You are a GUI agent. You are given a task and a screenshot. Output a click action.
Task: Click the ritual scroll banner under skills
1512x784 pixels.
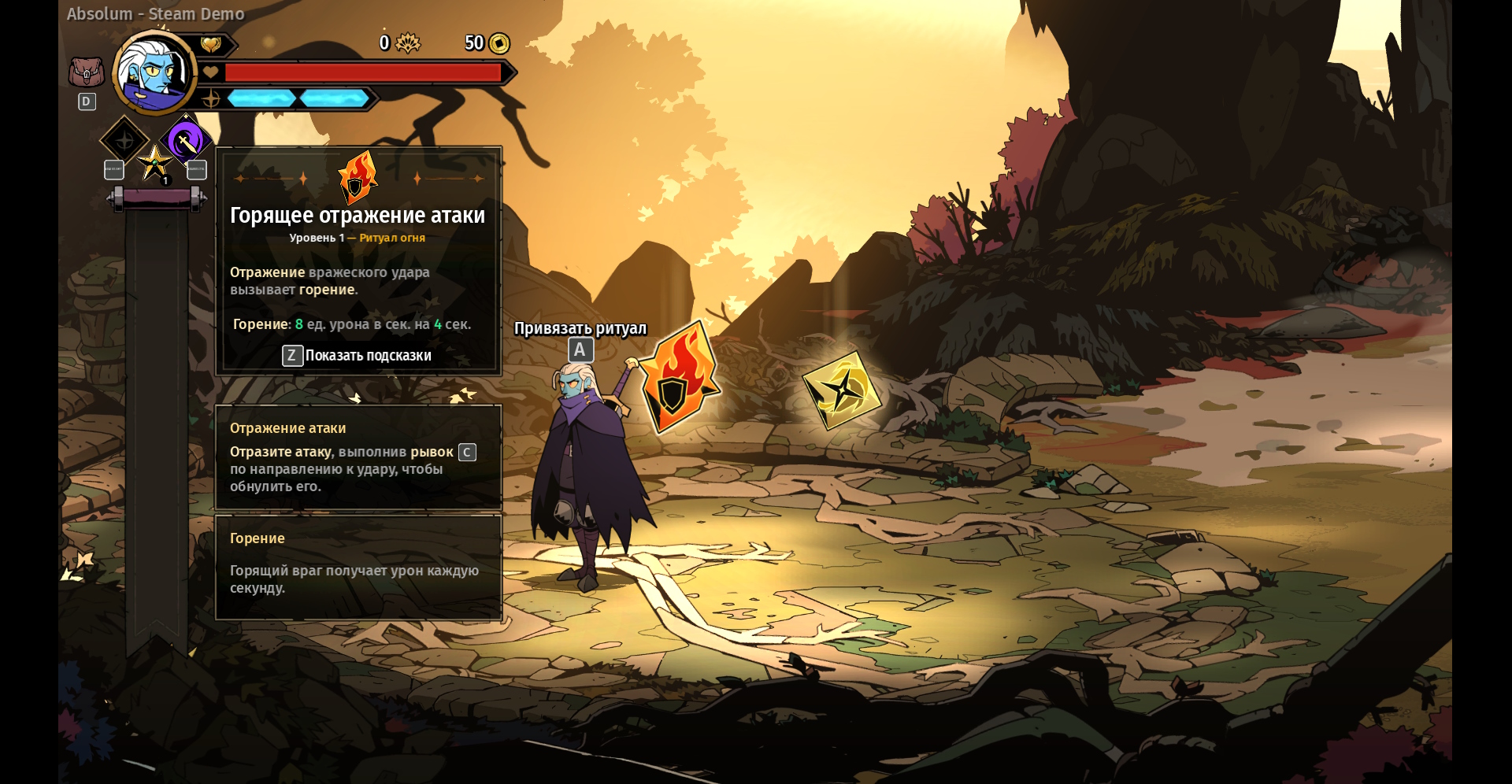coord(157,199)
